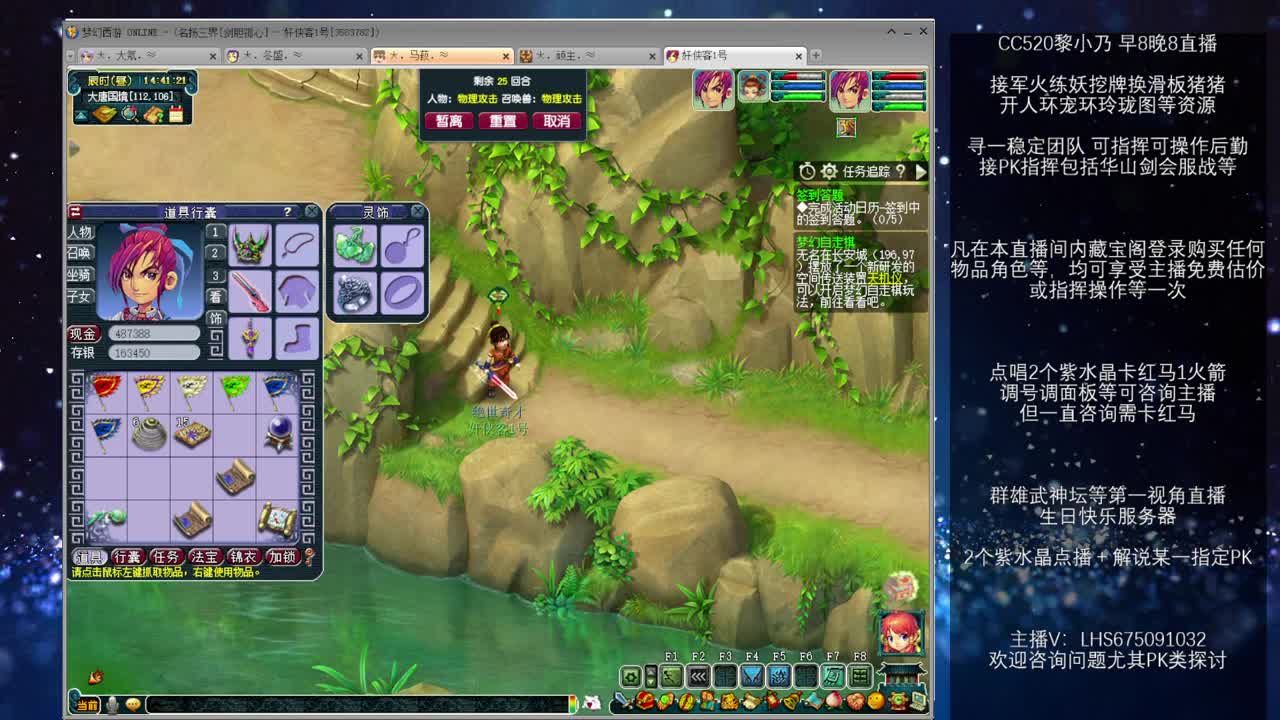
Task: Click the HP bar beside the top-right character portrait
Action: click(x=900, y=76)
